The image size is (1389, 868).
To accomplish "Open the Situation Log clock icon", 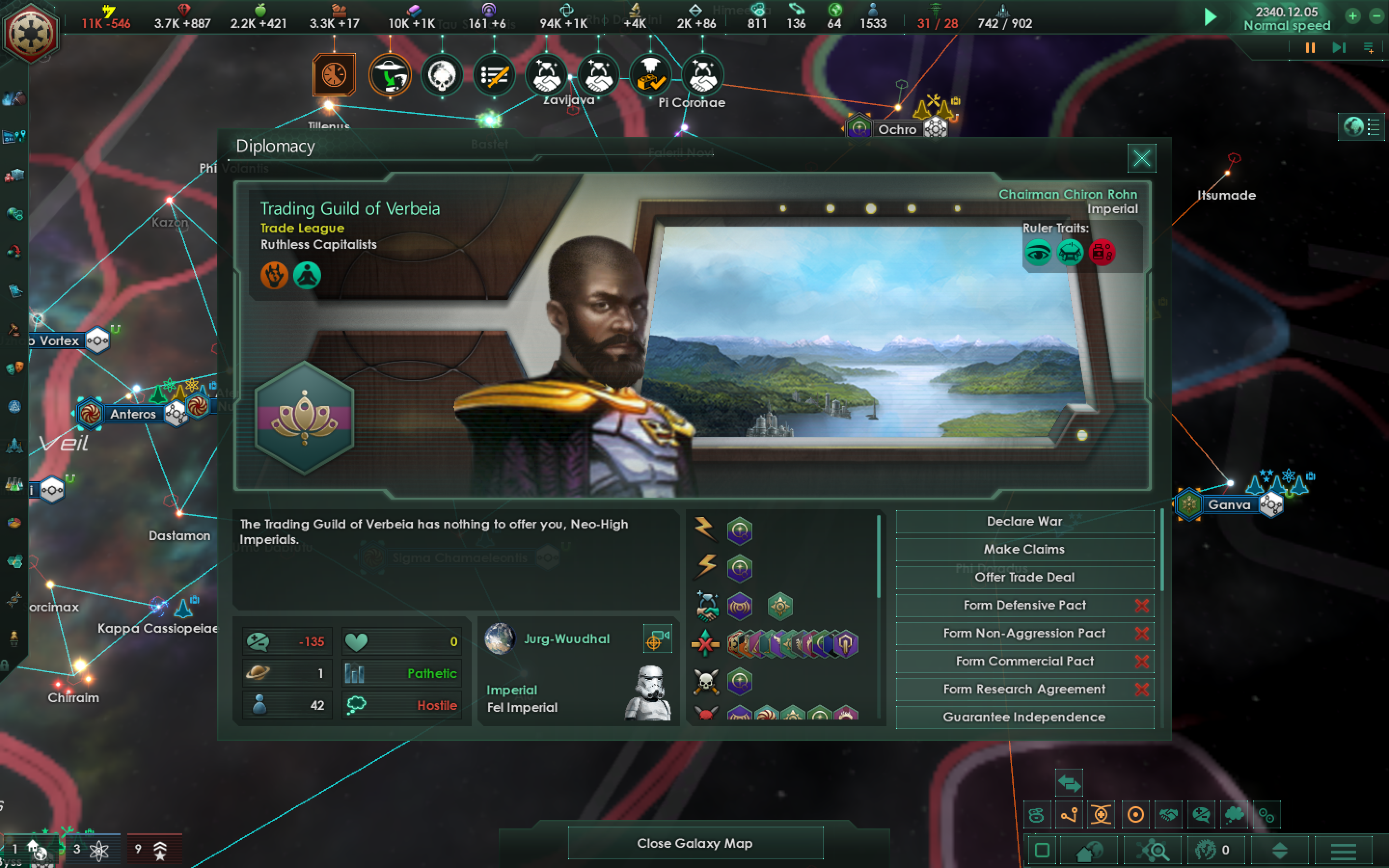I will tap(335, 75).
